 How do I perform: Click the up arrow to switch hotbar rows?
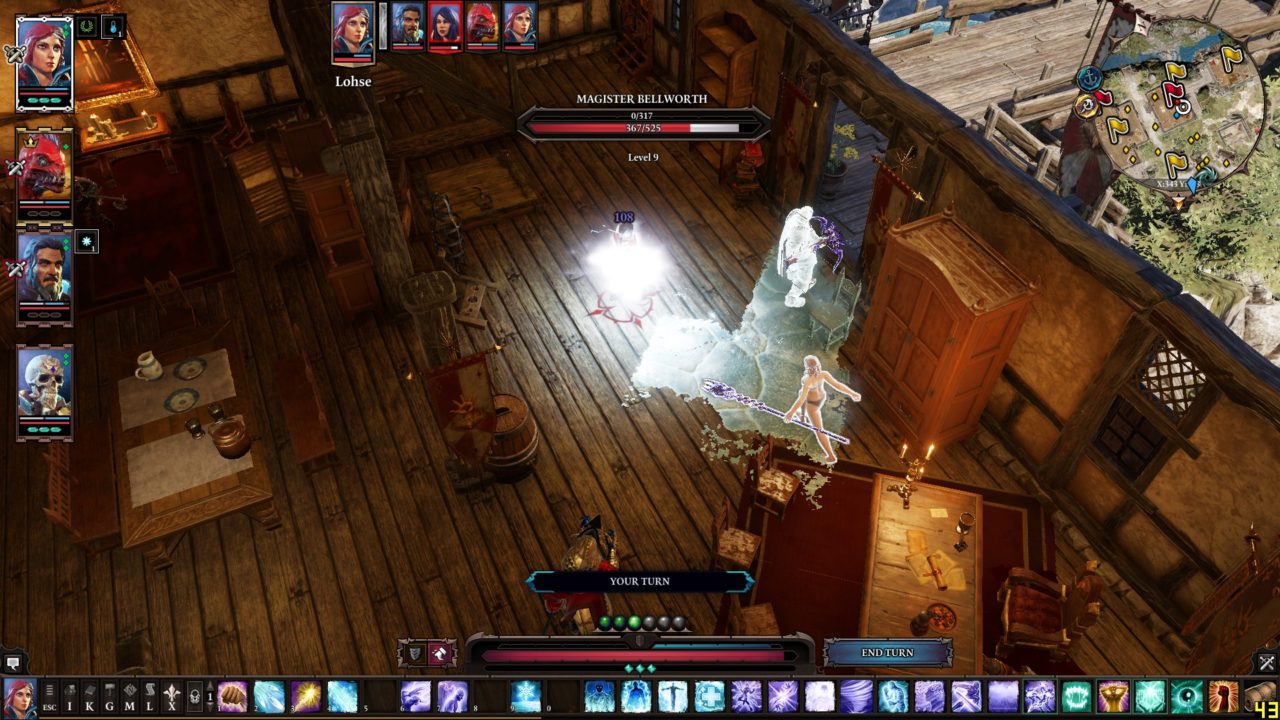(x=209, y=684)
